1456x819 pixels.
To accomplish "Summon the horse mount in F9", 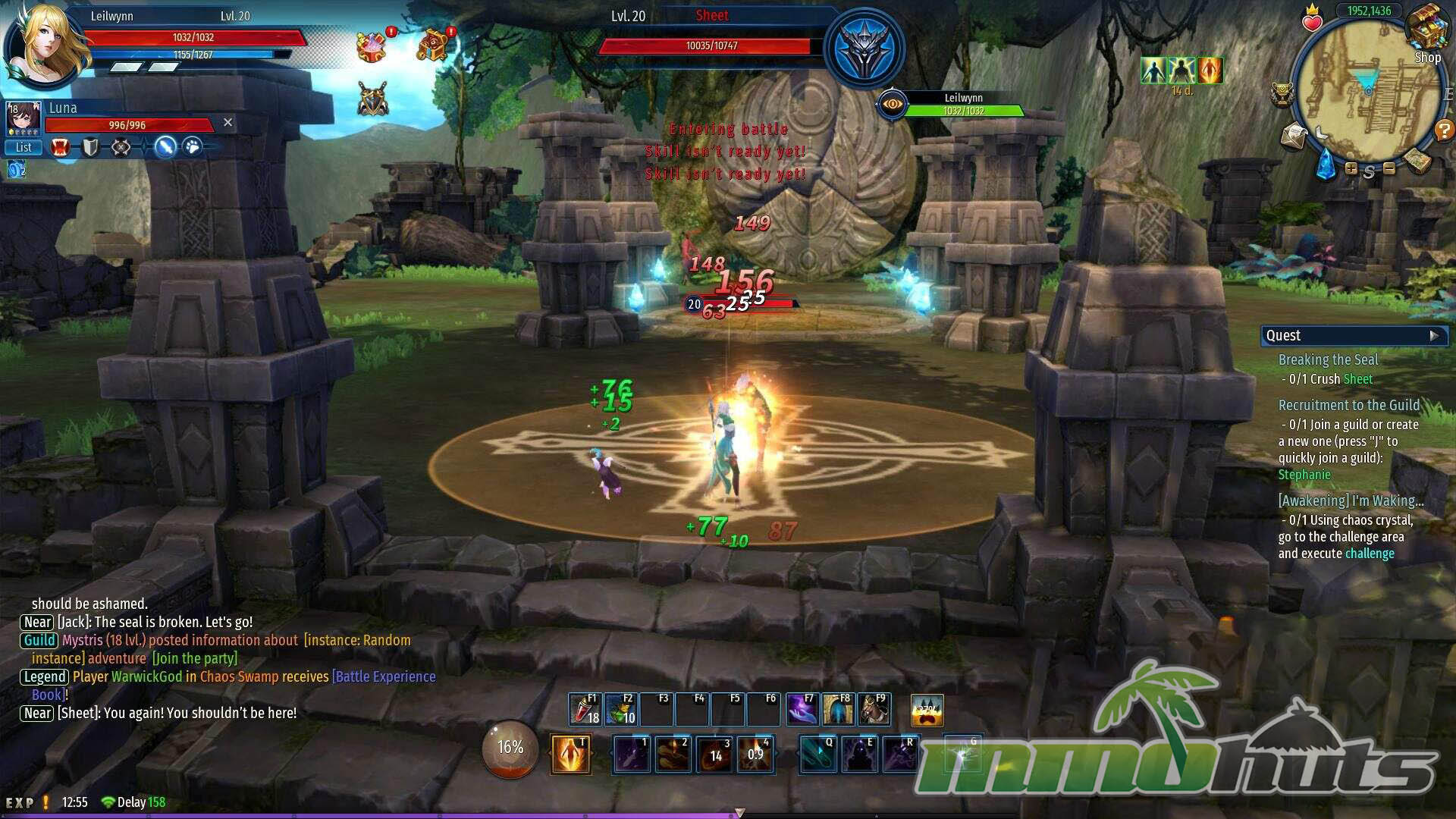I will tap(873, 710).
